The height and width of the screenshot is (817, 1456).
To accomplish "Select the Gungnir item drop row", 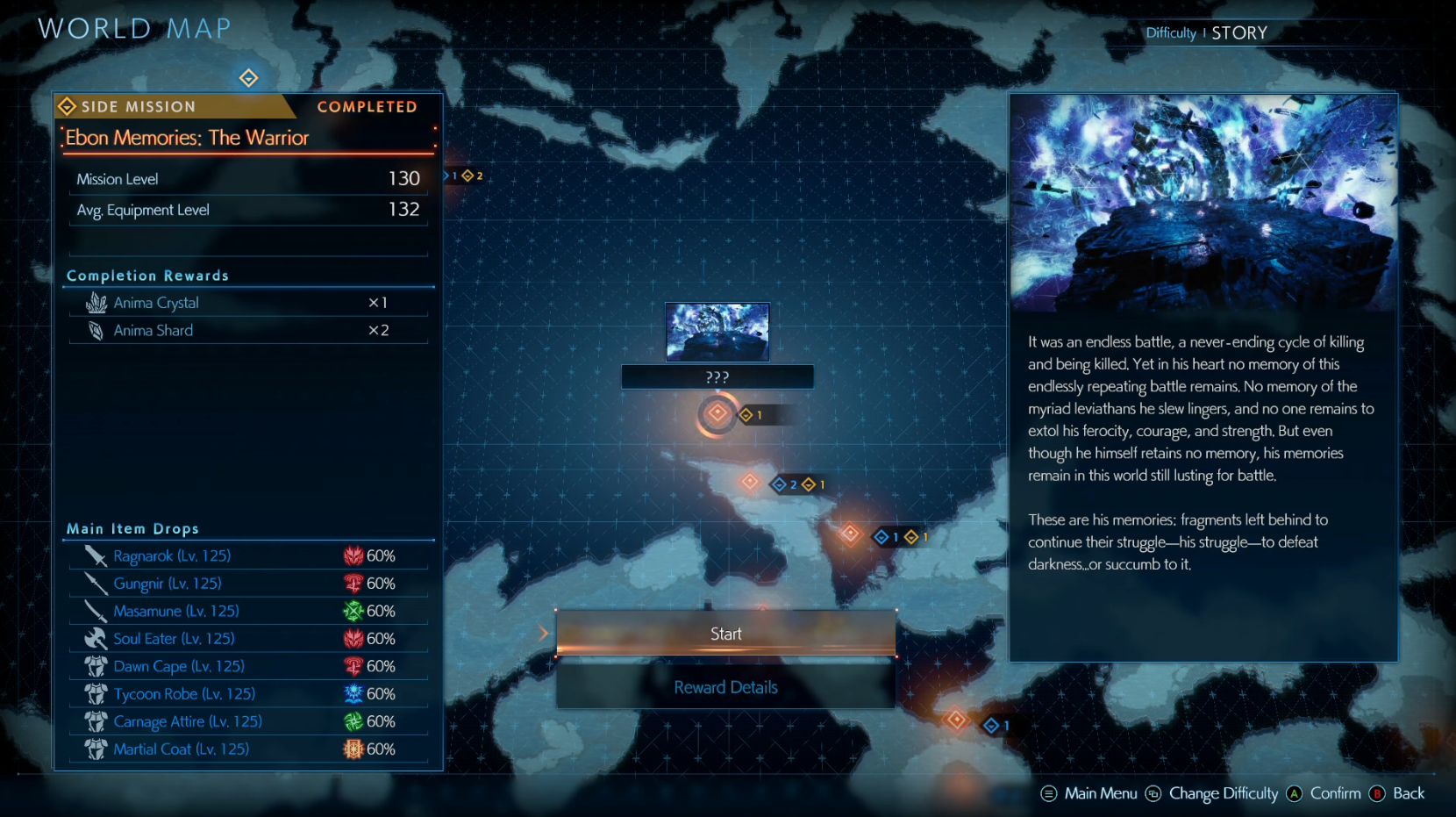I will pyautogui.click(x=248, y=584).
